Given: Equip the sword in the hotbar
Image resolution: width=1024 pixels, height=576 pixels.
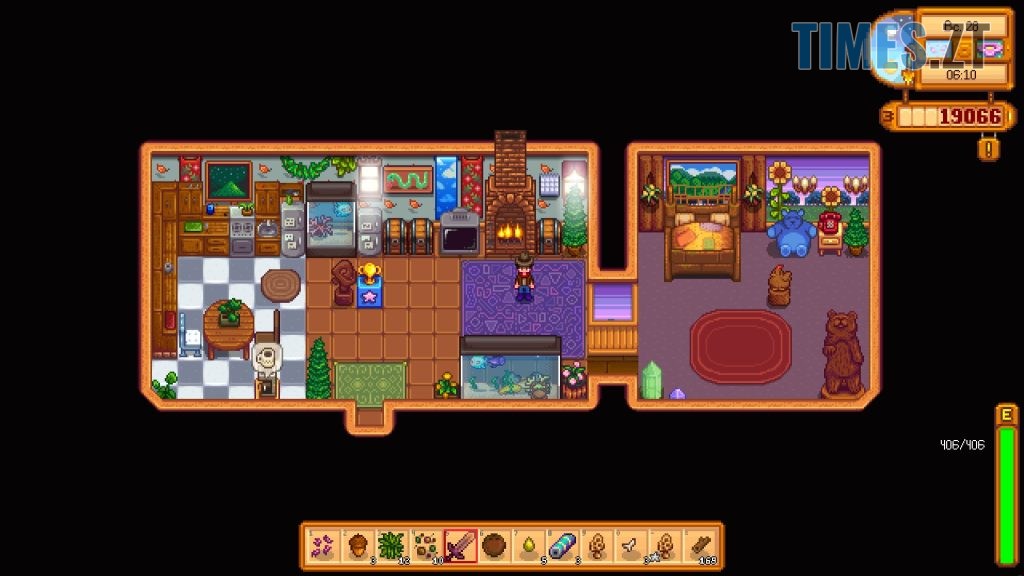Looking at the screenshot, I should tap(460, 546).
